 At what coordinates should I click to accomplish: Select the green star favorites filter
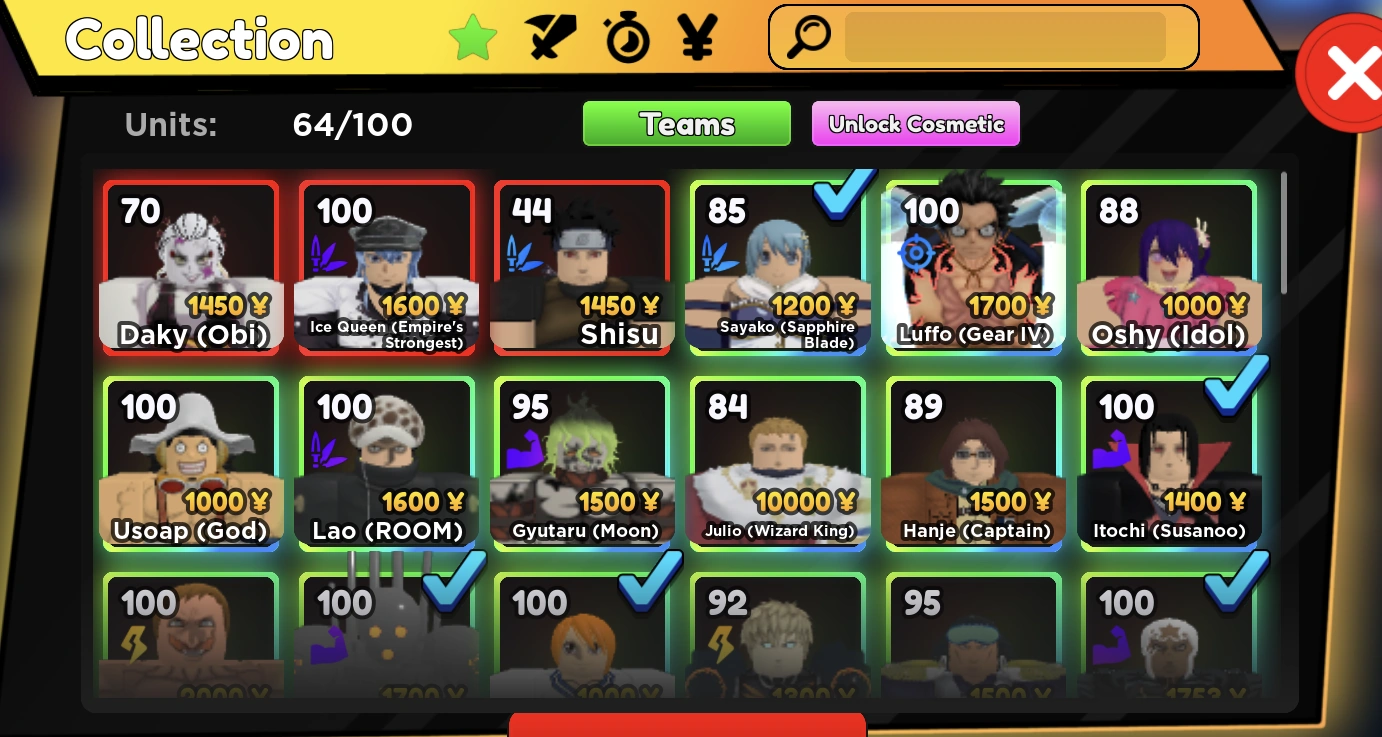(473, 37)
